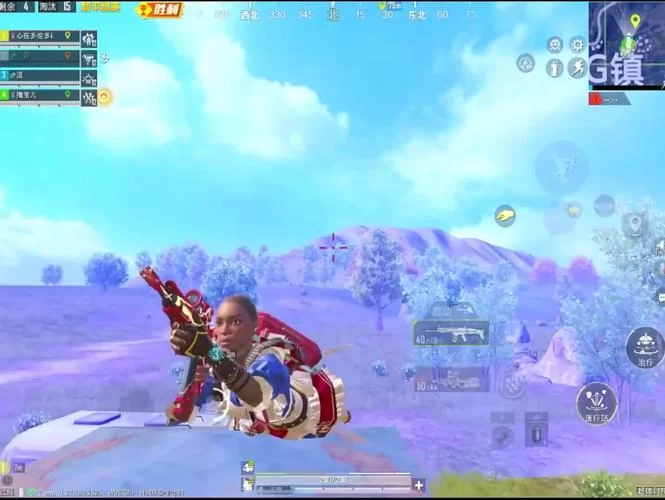Select the primary rifle with 40 ammo

tap(451, 334)
